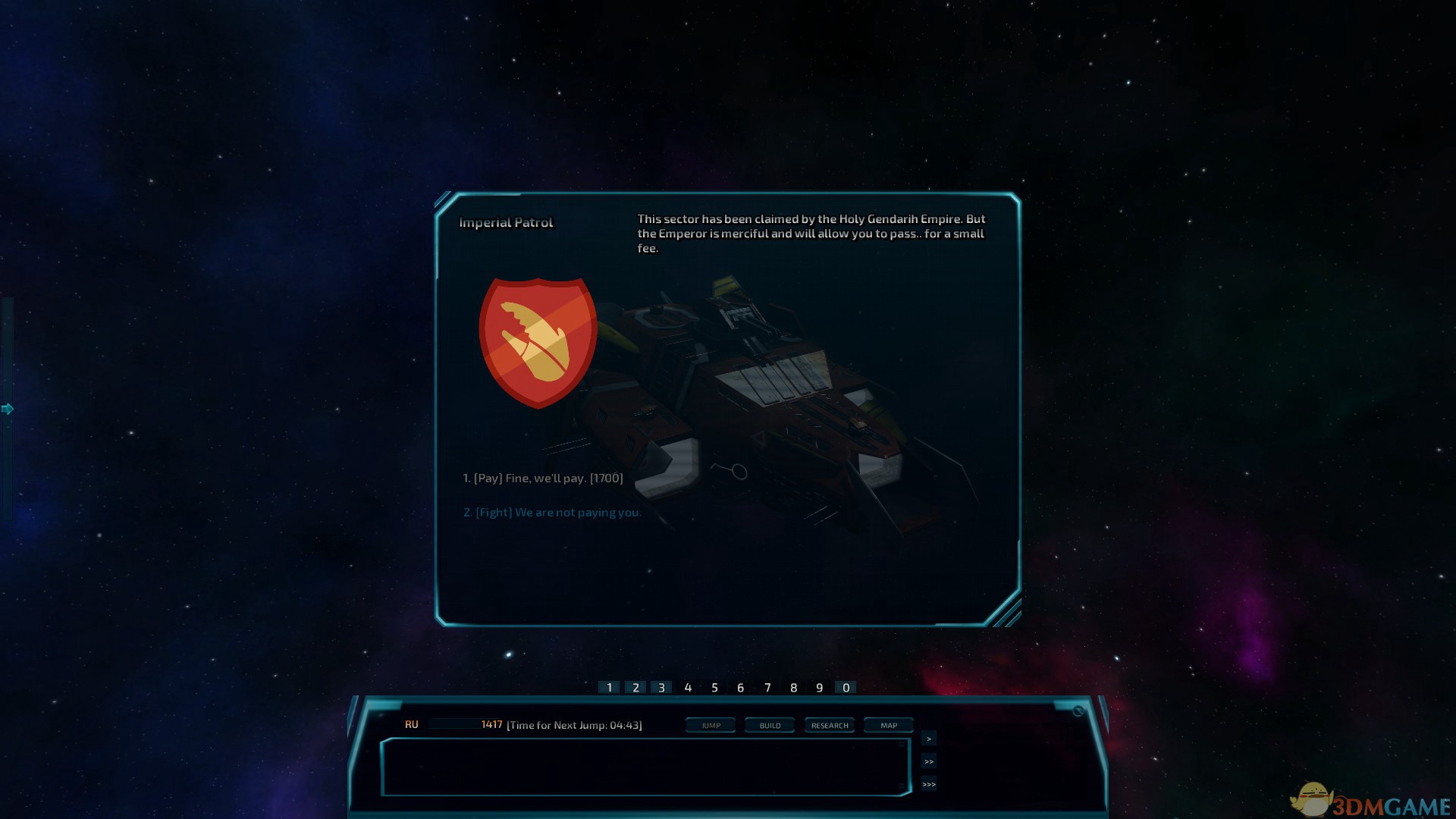Choose "[Pay] Fine, we'll pay [1700]"
1456x819 pixels.
543,478
